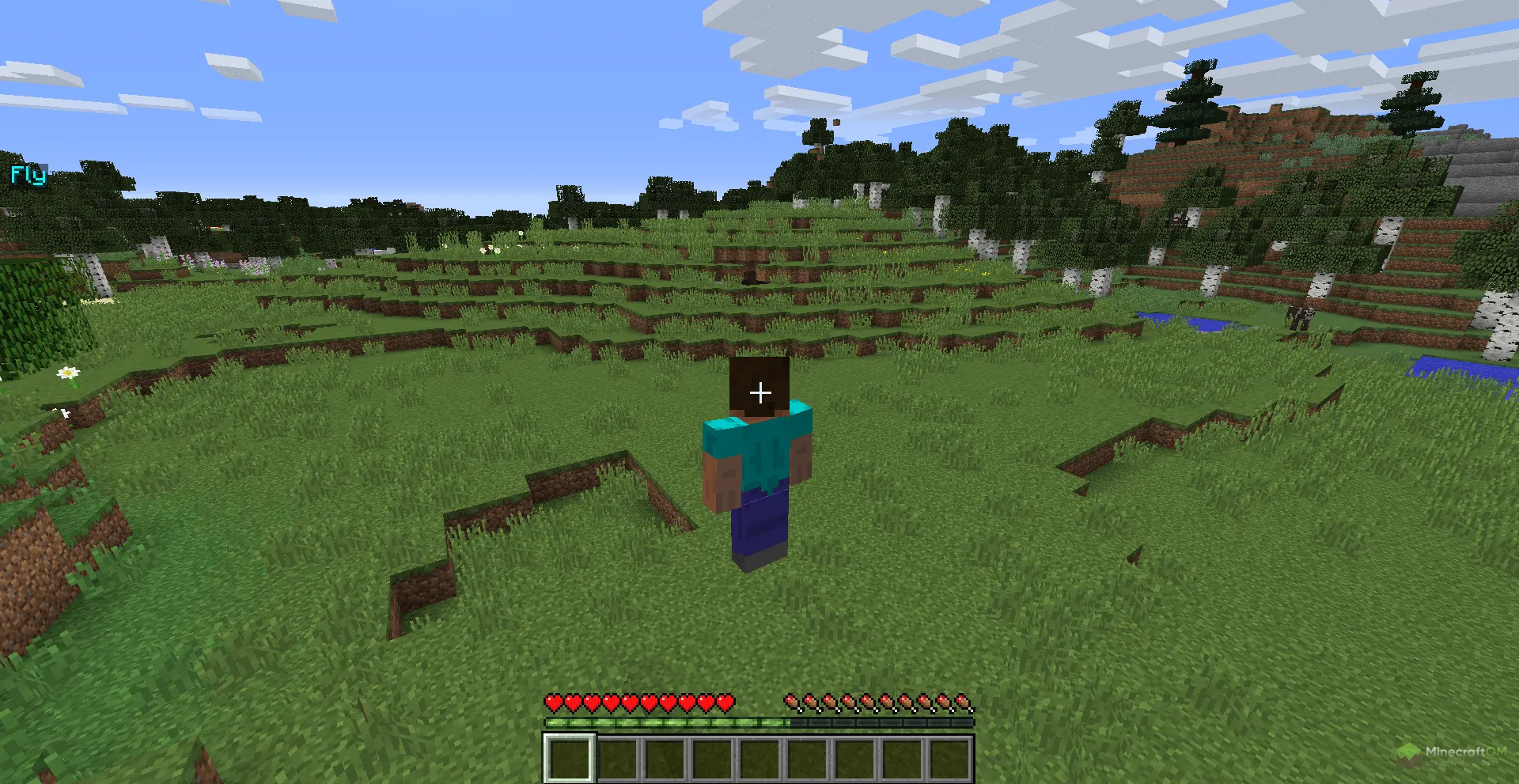Click the Fly module label

(x=28, y=175)
